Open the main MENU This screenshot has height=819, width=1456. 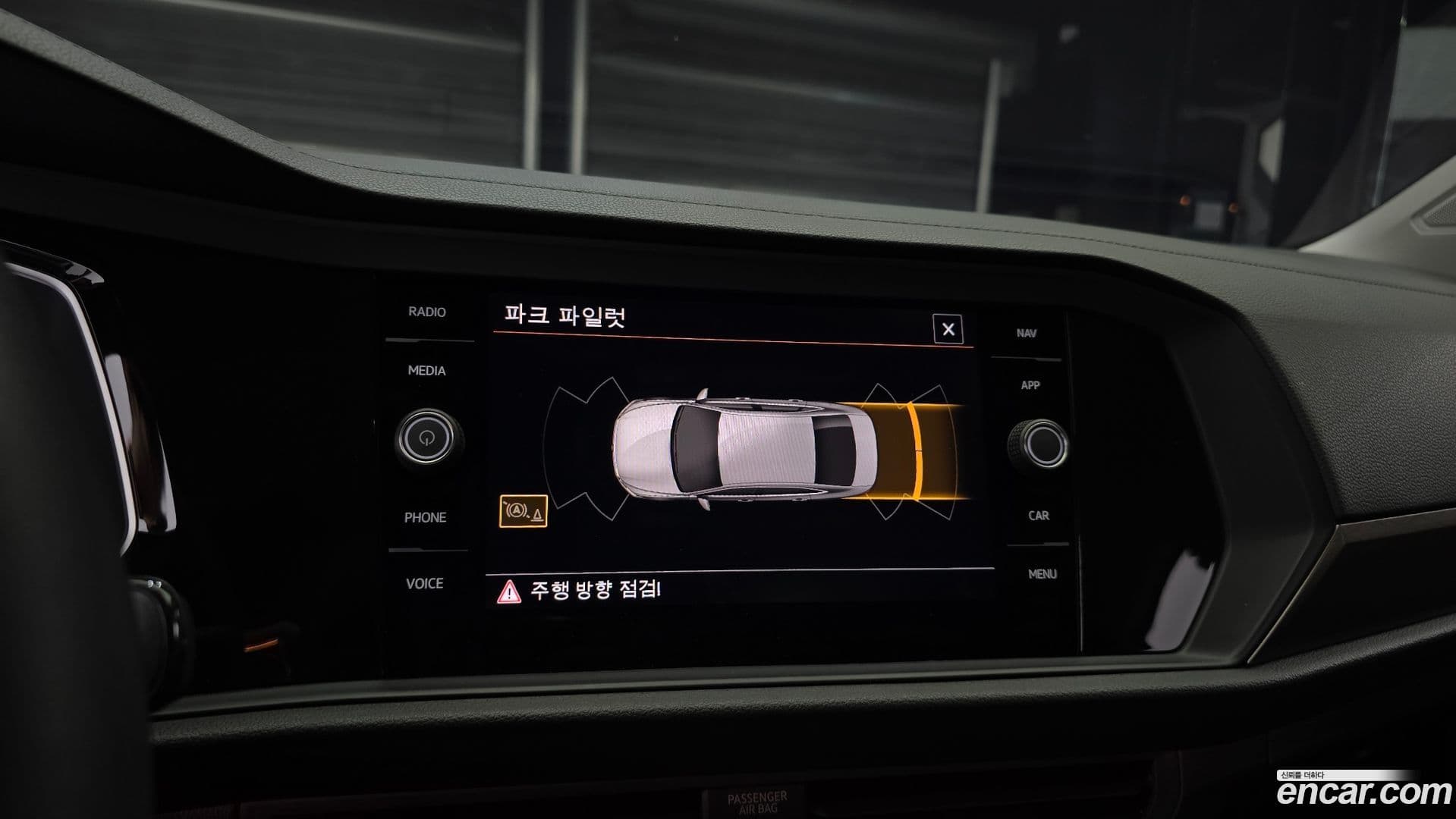pos(1044,573)
